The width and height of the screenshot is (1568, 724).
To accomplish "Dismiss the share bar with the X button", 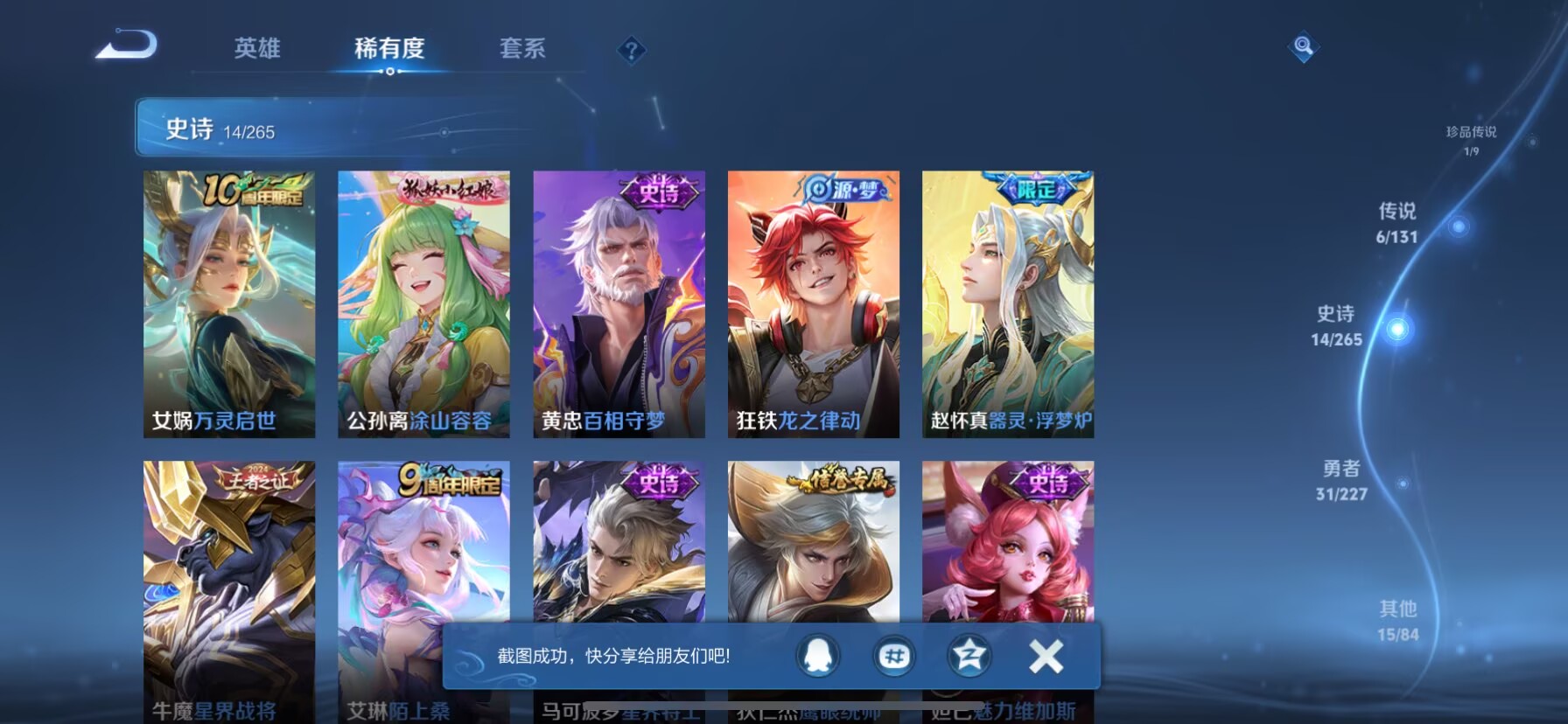I will coord(1043,656).
